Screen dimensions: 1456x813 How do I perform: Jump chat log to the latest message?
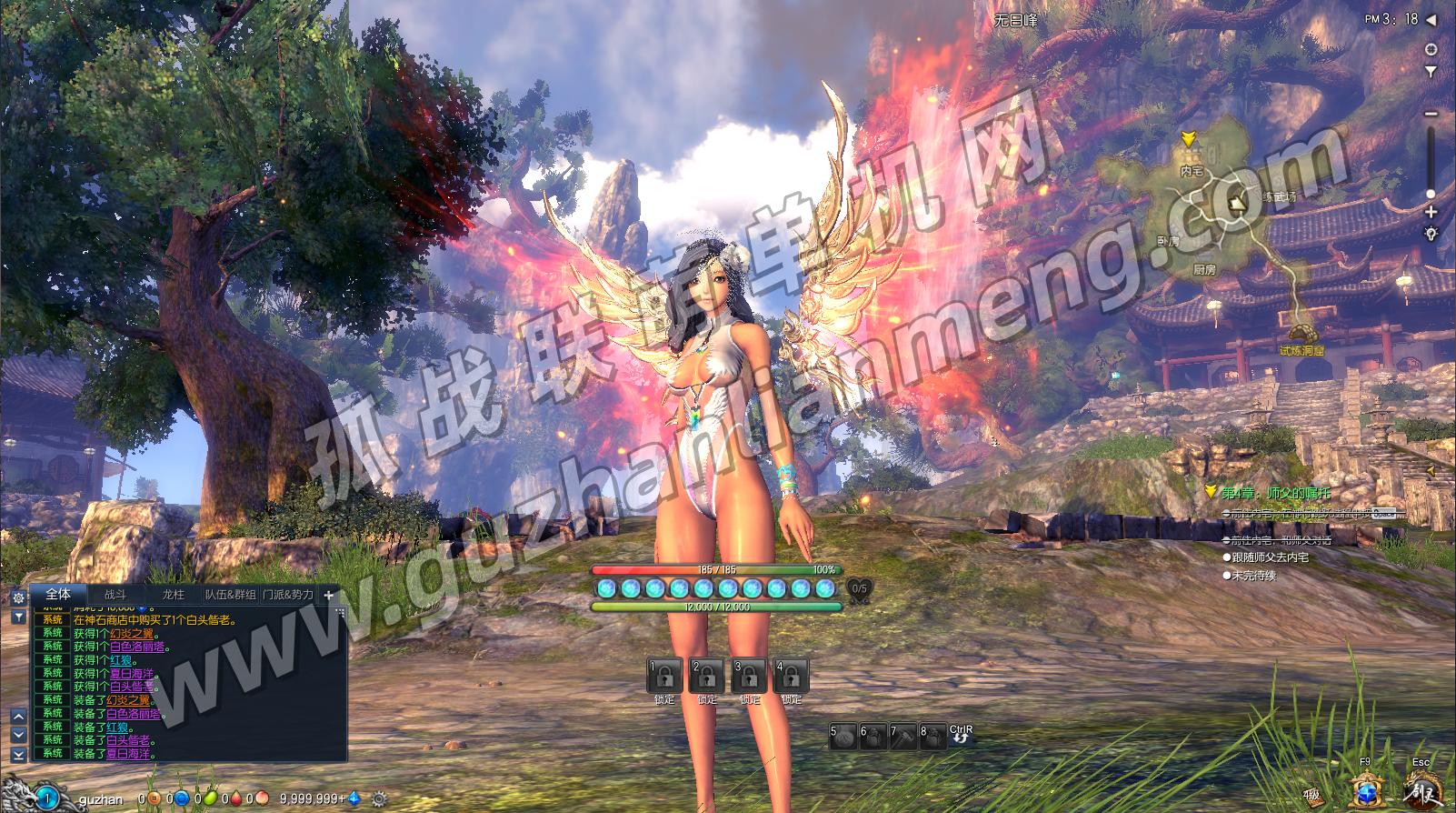click(x=18, y=755)
